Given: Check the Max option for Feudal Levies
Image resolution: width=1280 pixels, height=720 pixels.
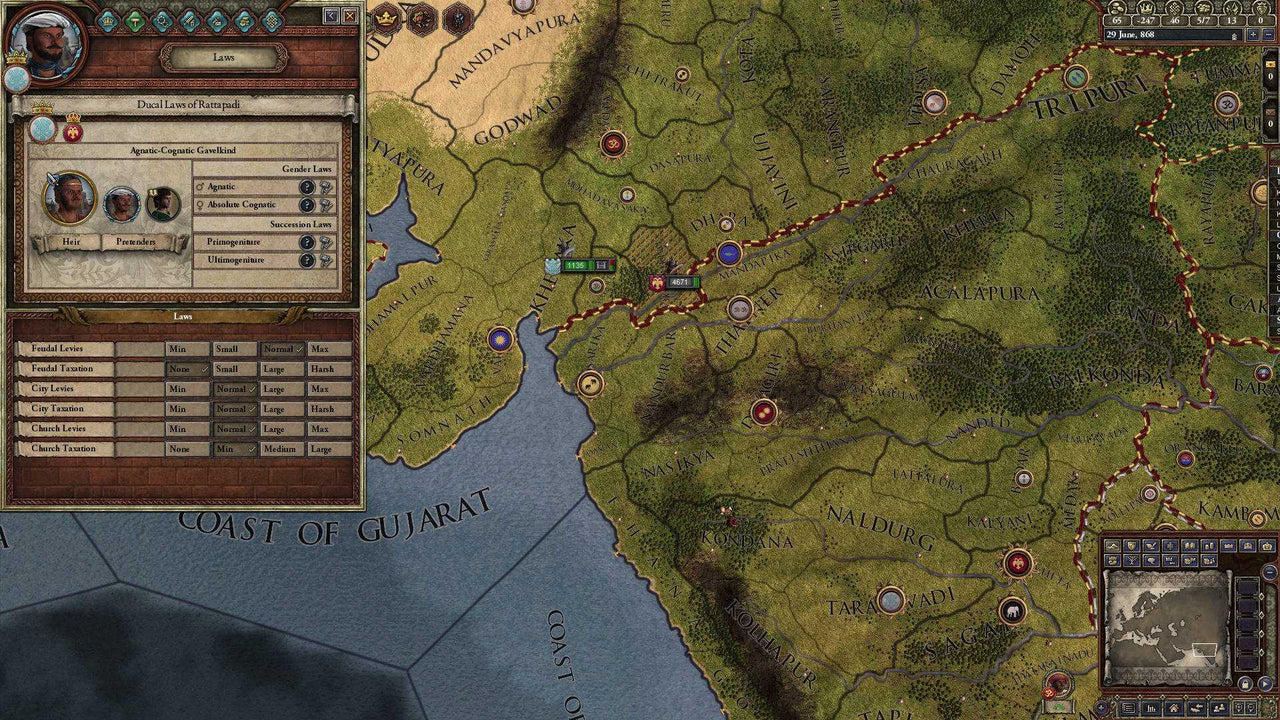Looking at the screenshot, I should pos(330,349).
